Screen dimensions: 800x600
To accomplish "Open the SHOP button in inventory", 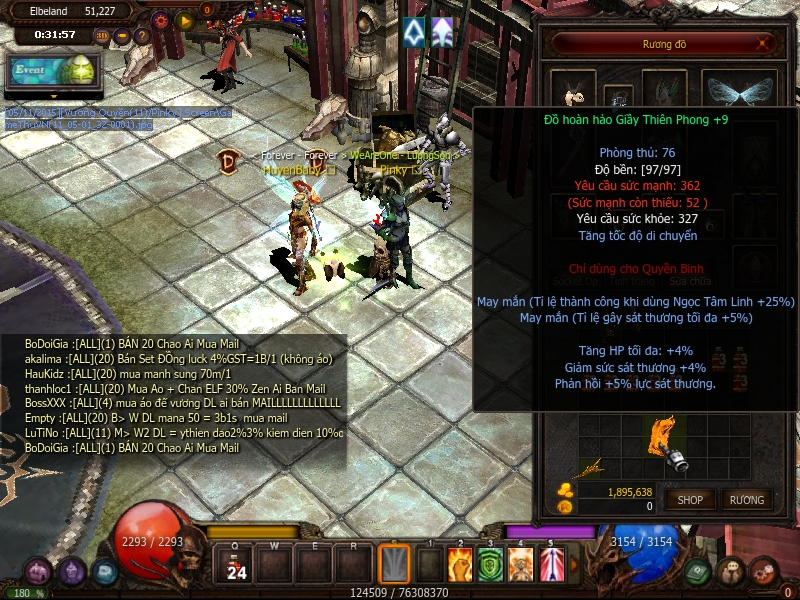I will [x=690, y=499].
